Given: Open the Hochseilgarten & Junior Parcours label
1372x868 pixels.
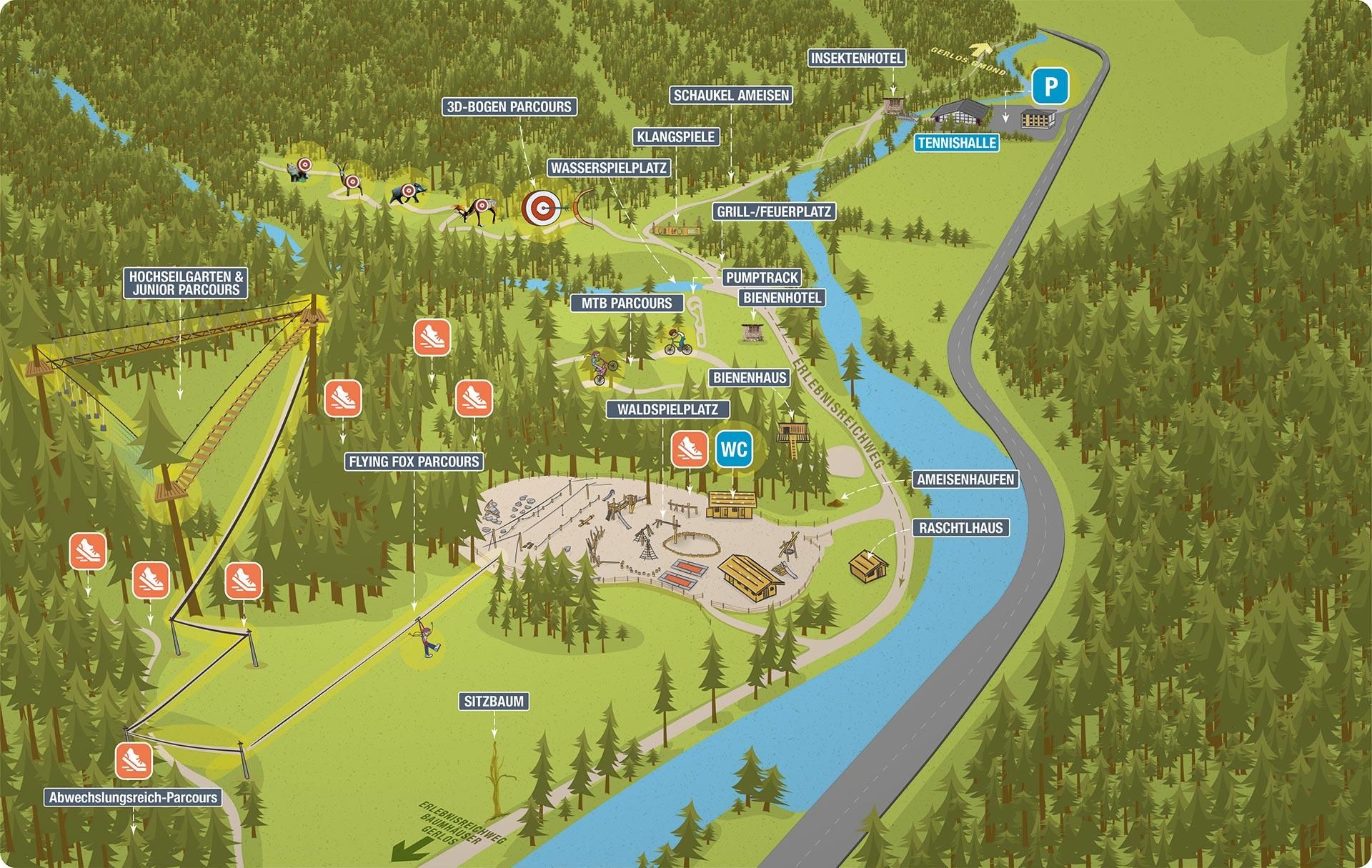Looking at the screenshot, I should 186,283.
